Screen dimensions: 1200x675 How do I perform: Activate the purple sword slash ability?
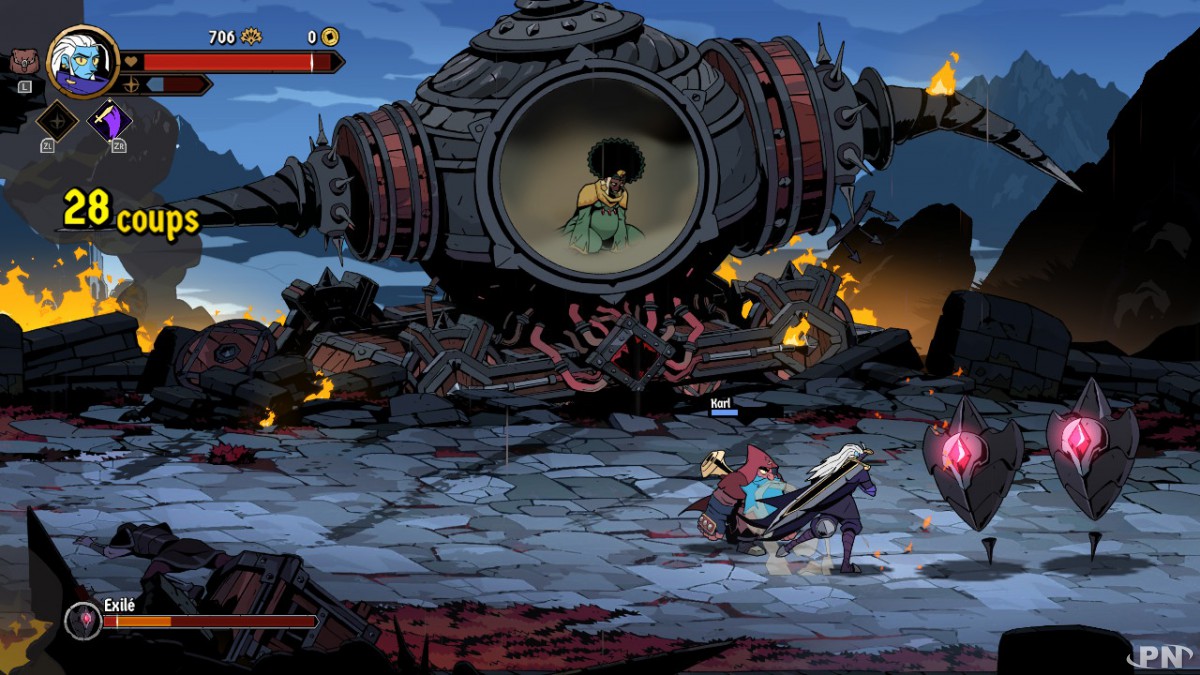coord(109,121)
